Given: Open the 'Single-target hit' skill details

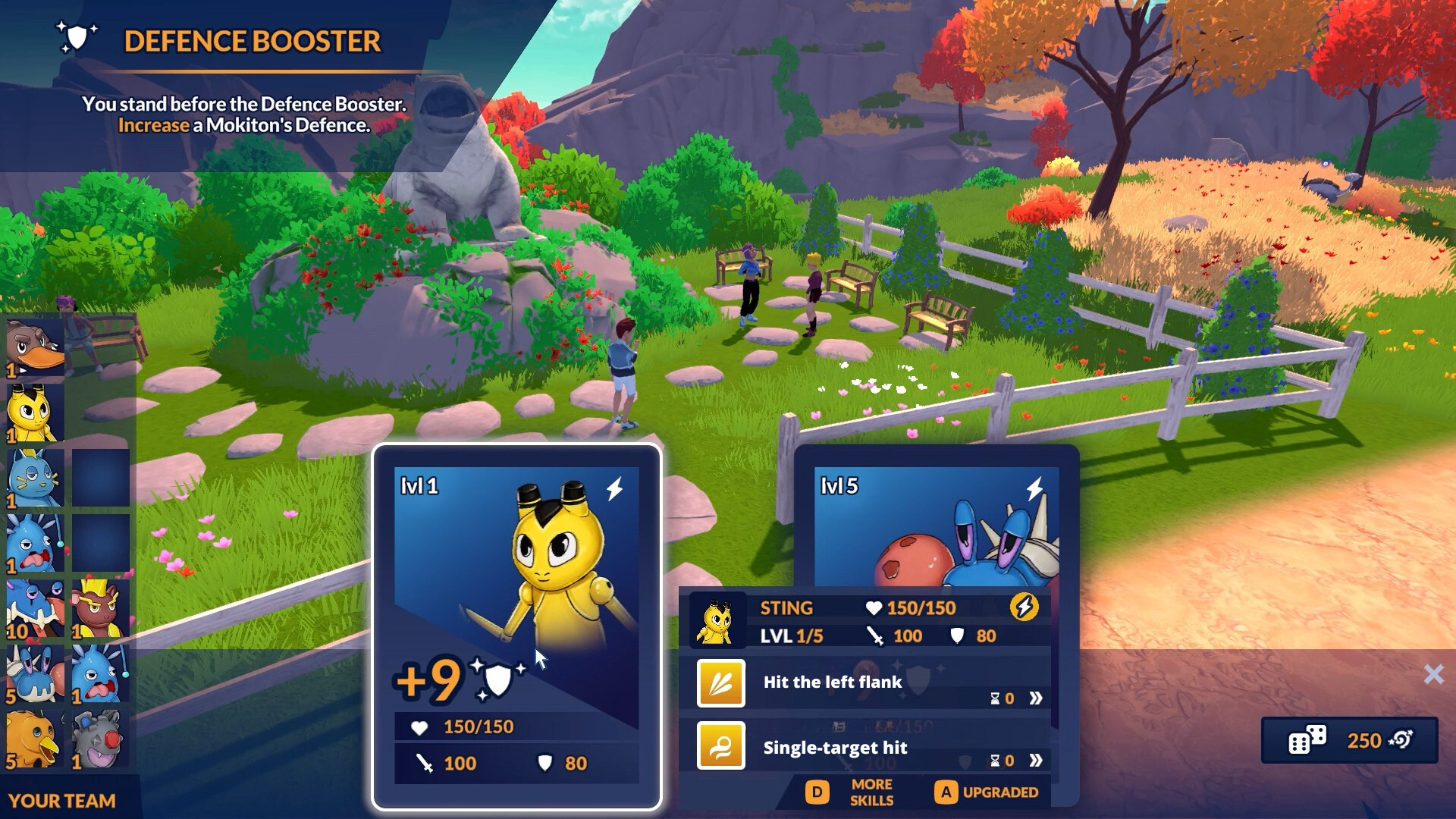Looking at the screenshot, I should [1035, 761].
